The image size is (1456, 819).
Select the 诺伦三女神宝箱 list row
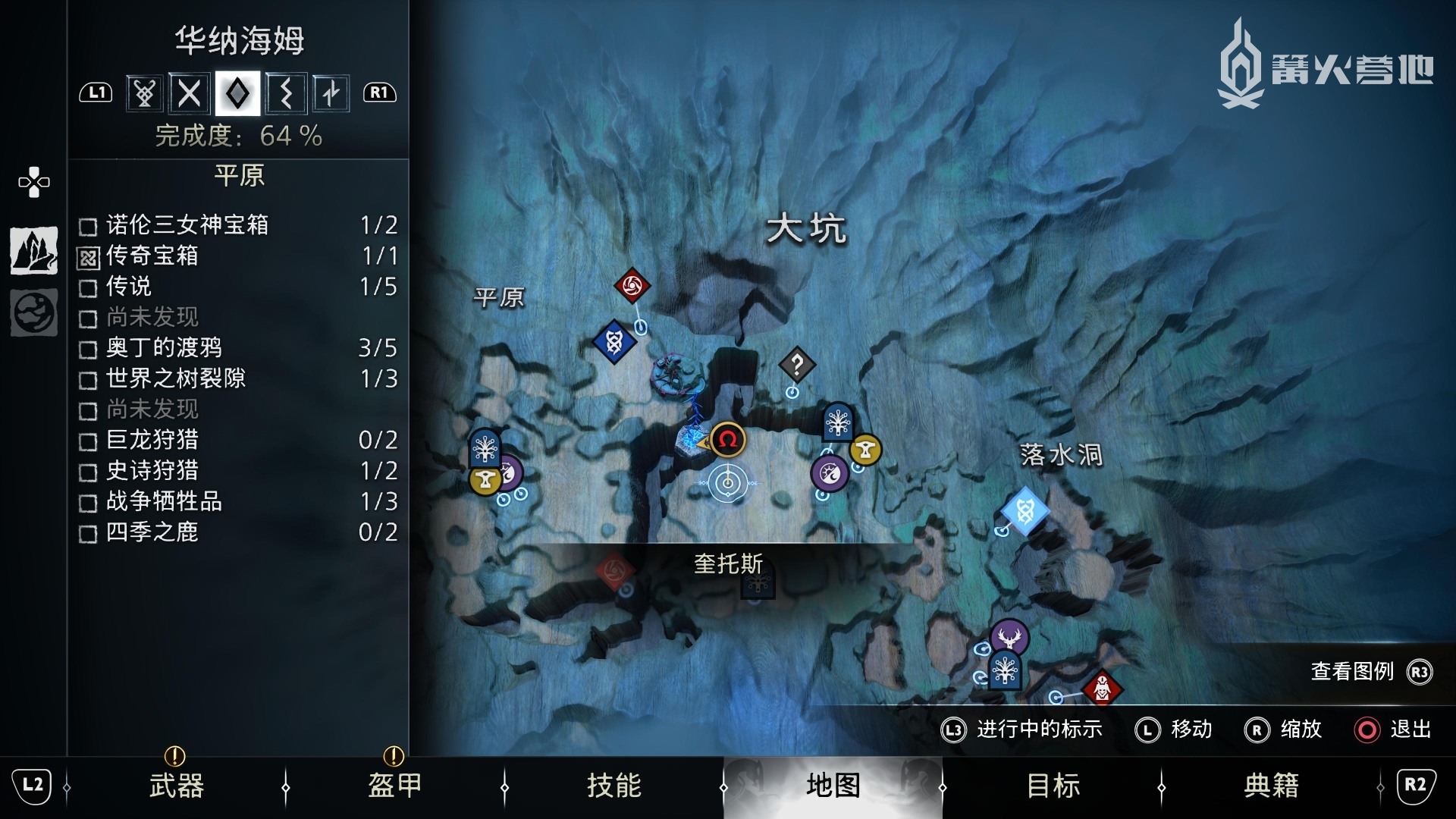[x=238, y=225]
